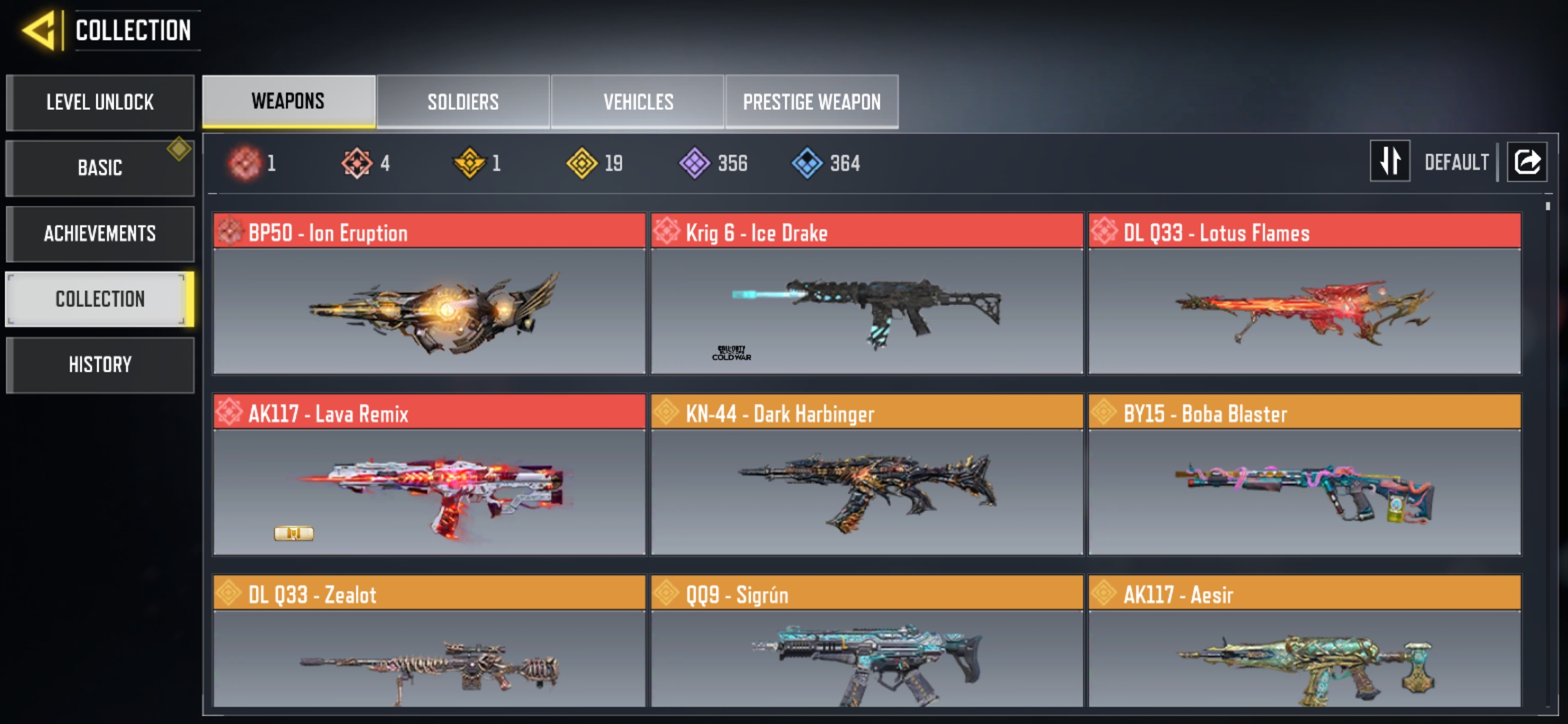Select the BY15 - Boba Blaster card
The image size is (1568, 724).
coord(1304,475)
